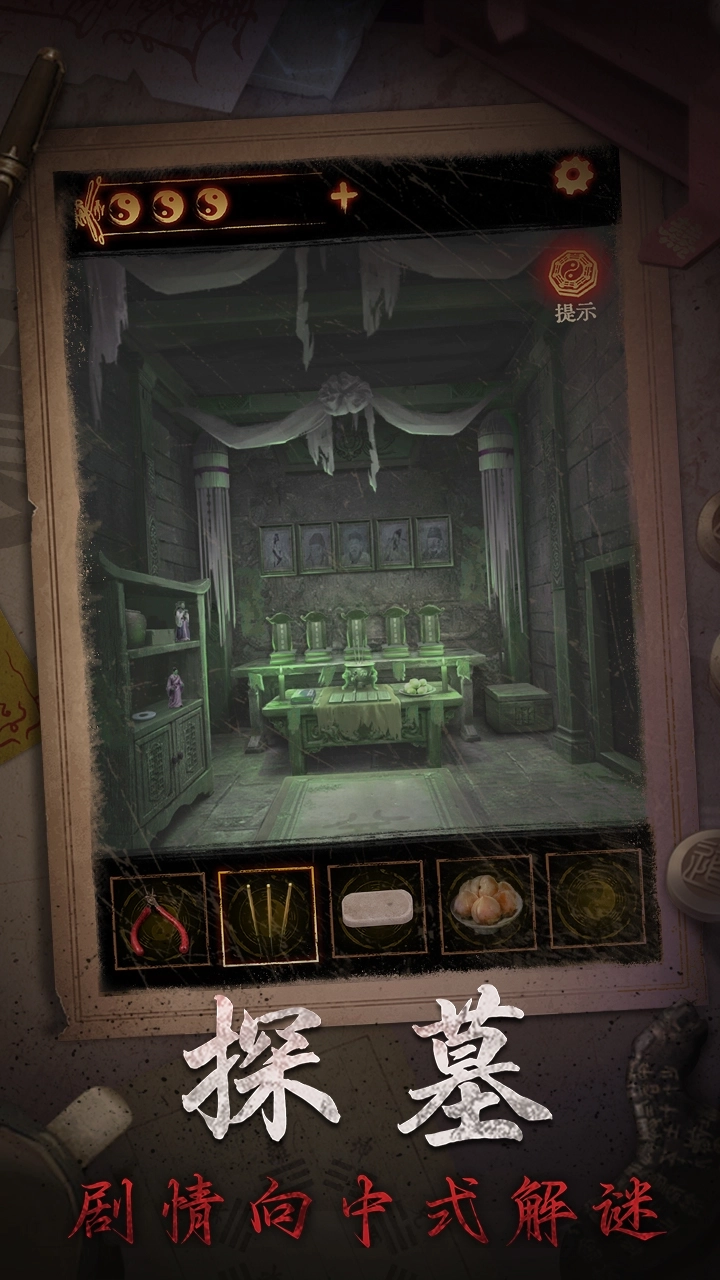This screenshot has height=1280, width=720.
Task: Choose the white stone block slot
Action: click(x=377, y=909)
